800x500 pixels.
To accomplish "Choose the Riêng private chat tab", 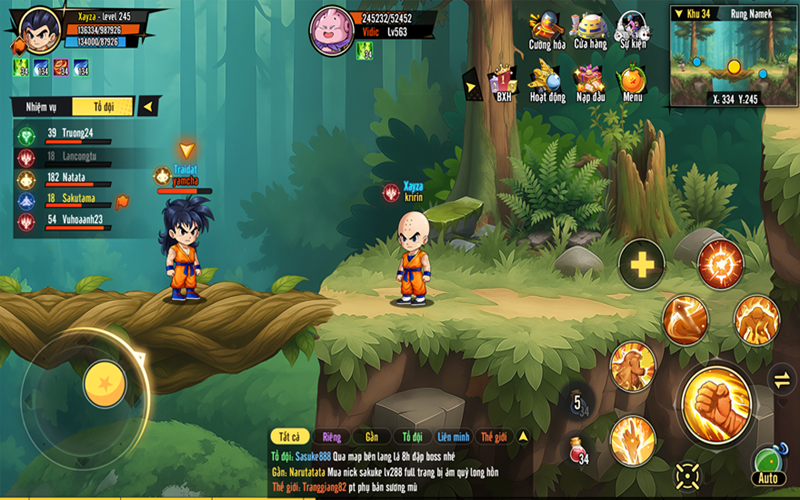I will pos(328,437).
